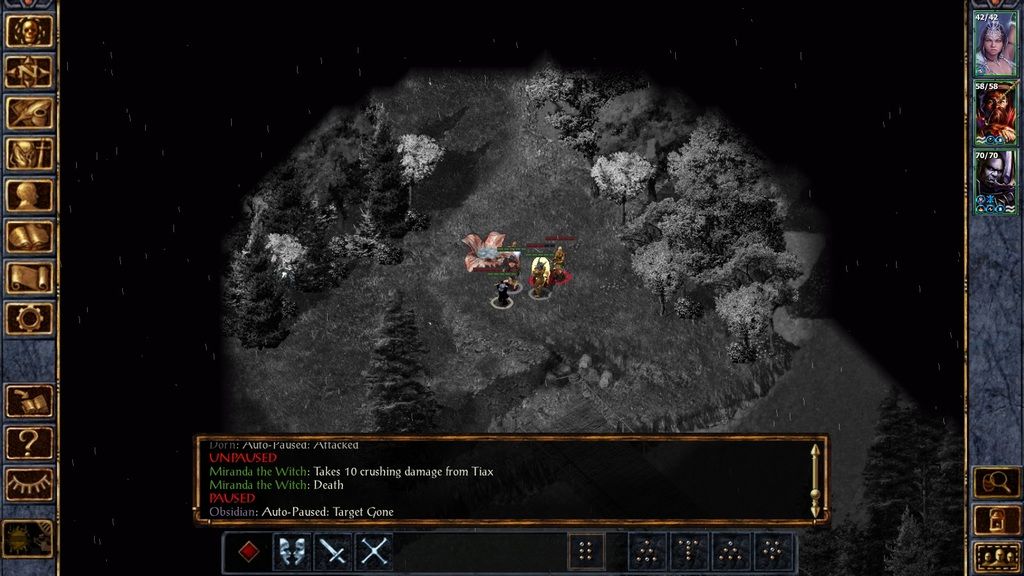This screenshot has width=1024, height=576.
Task: Open help with the question mark button
Action: pos(29,442)
